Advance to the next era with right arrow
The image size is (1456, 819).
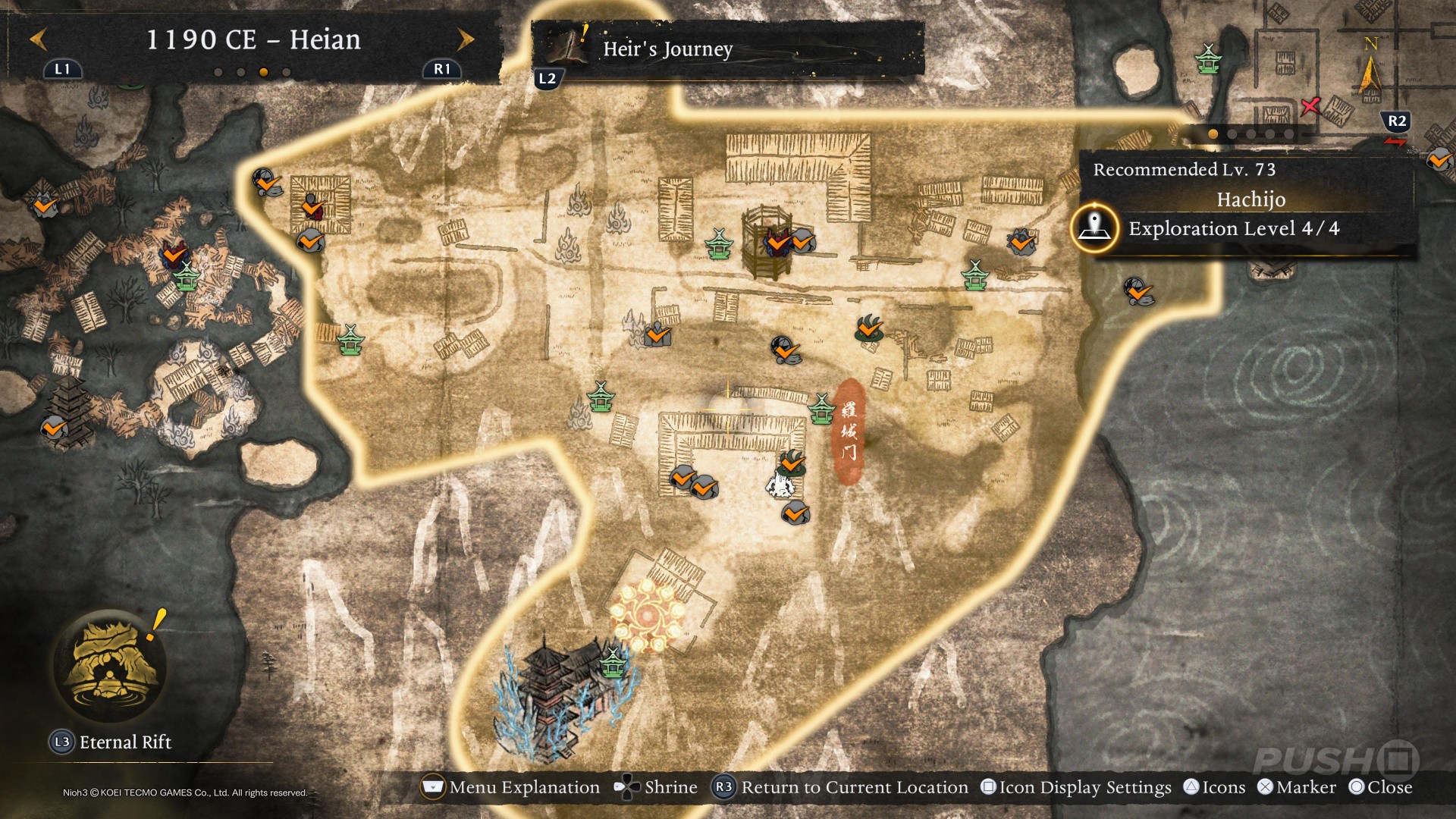pyautogui.click(x=466, y=39)
